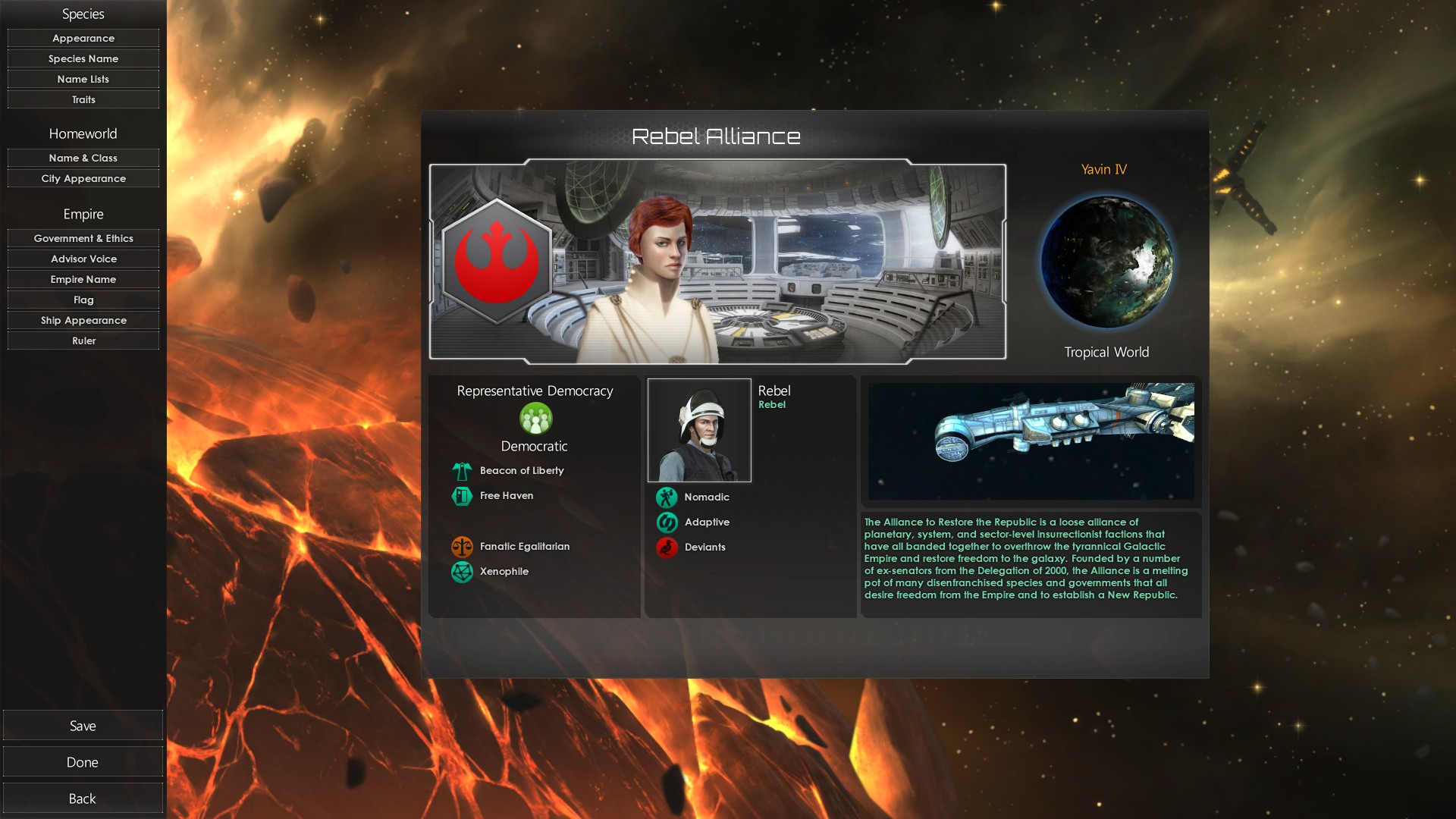
Task: Open the Flag editor
Action: pos(83,300)
